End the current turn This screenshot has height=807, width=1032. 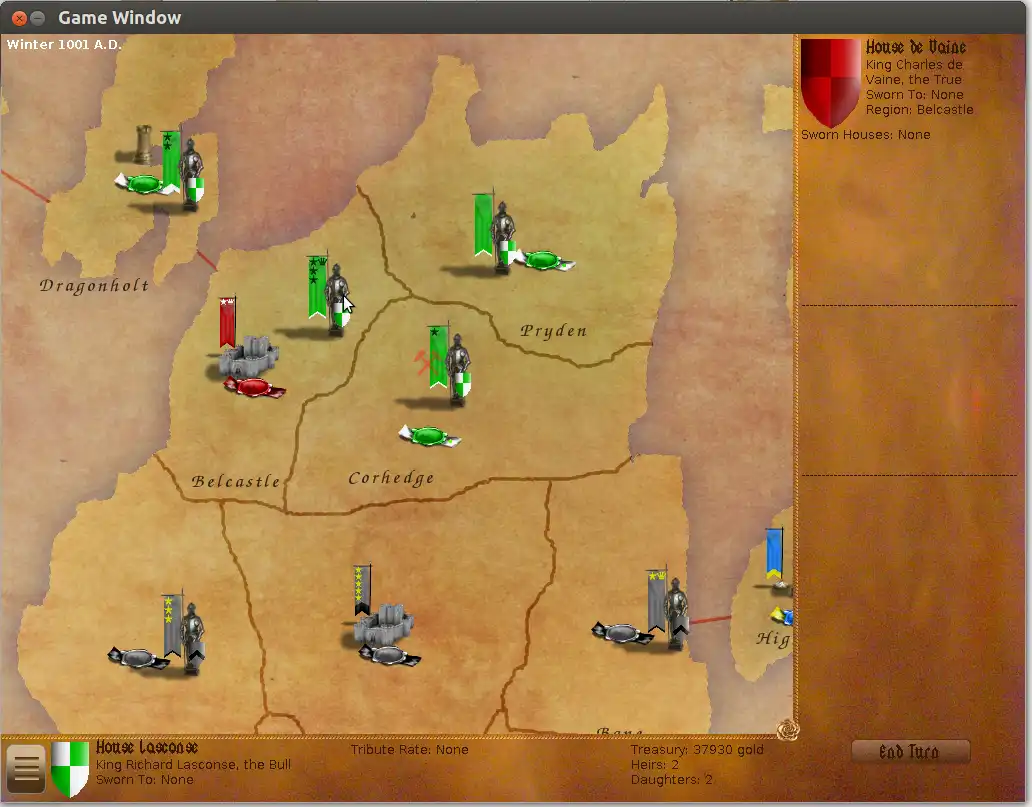(909, 752)
